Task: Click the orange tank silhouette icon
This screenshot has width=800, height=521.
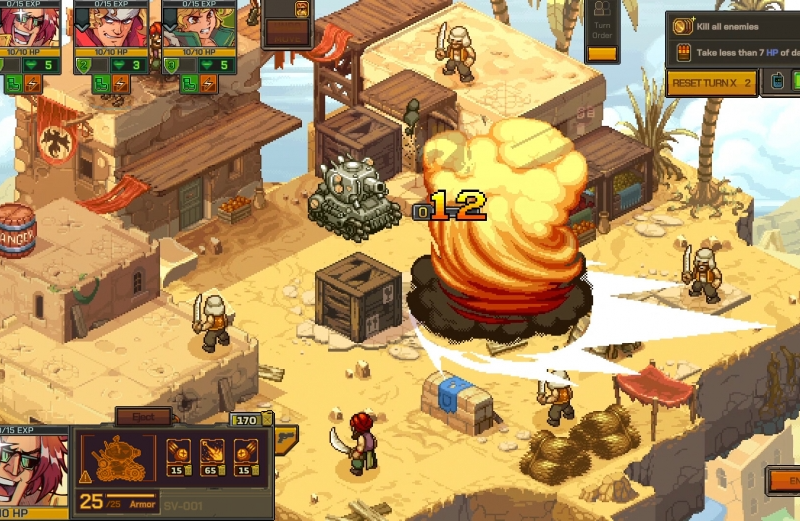Action: pyautogui.click(x=119, y=459)
